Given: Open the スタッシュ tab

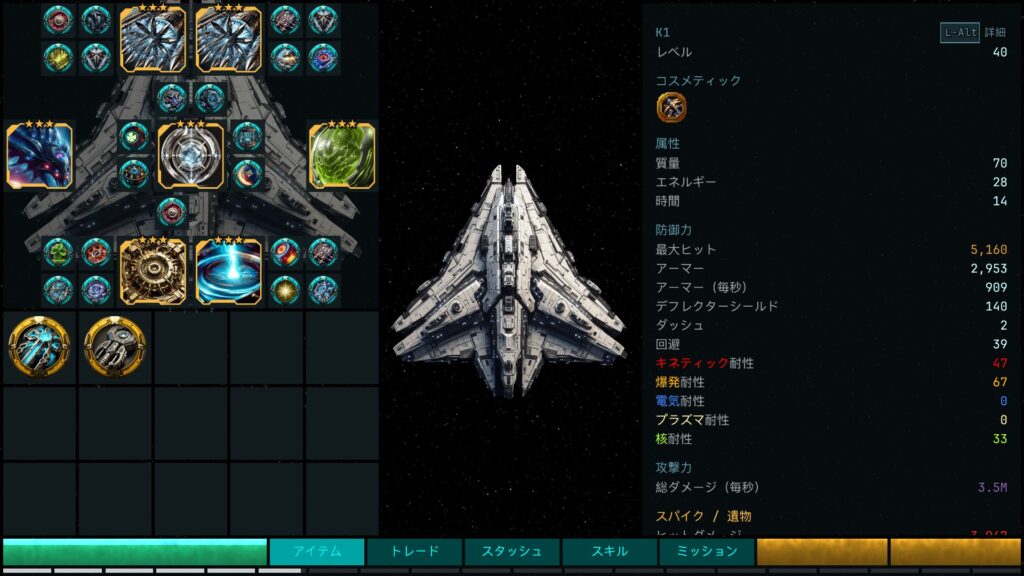Looking at the screenshot, I should tap(512, 551).
